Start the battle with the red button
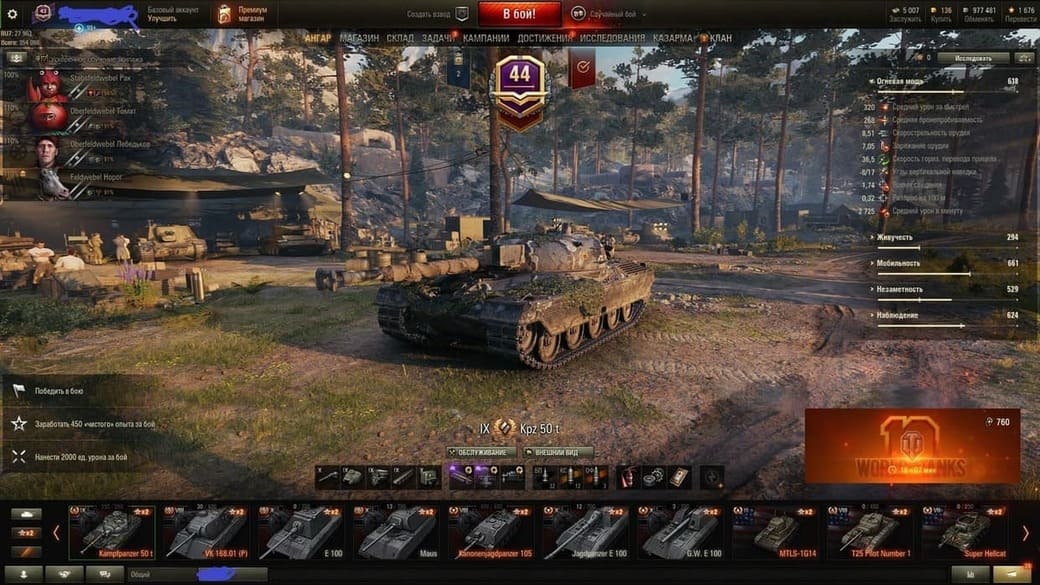1040x585 pixels. pyautogui.click(x=519, y=14)
